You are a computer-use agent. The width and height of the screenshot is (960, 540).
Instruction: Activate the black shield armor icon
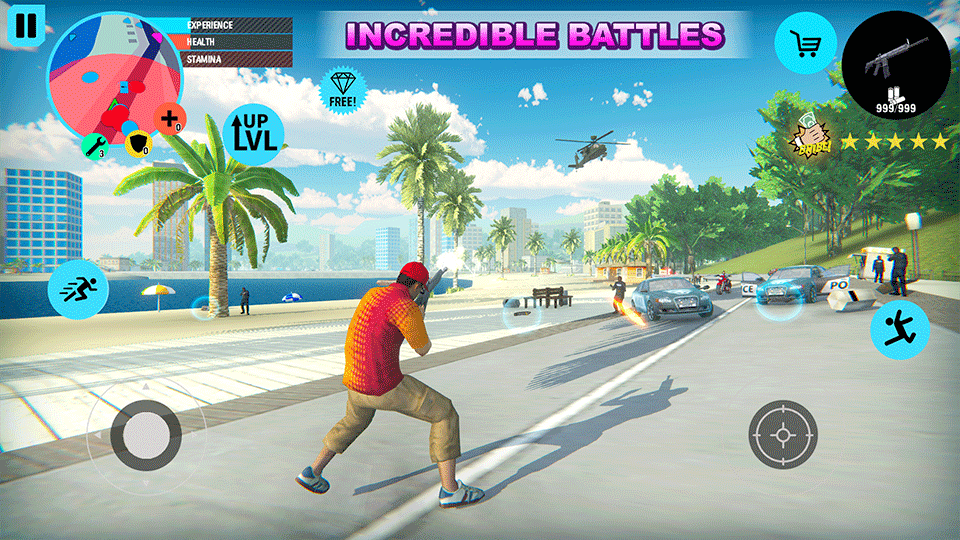(x=137, y=146)
